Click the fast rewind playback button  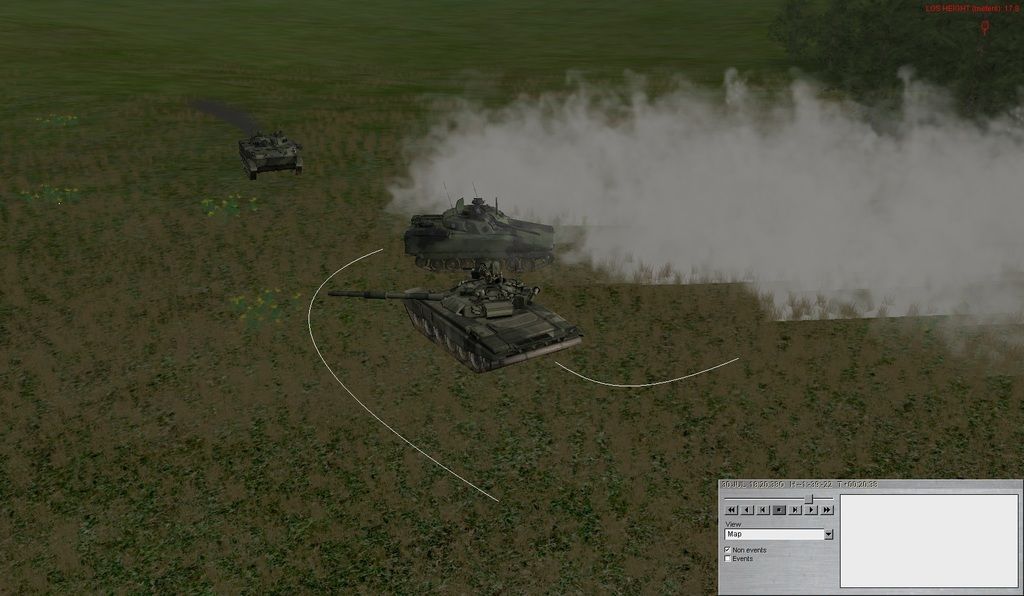pos(731,510)
